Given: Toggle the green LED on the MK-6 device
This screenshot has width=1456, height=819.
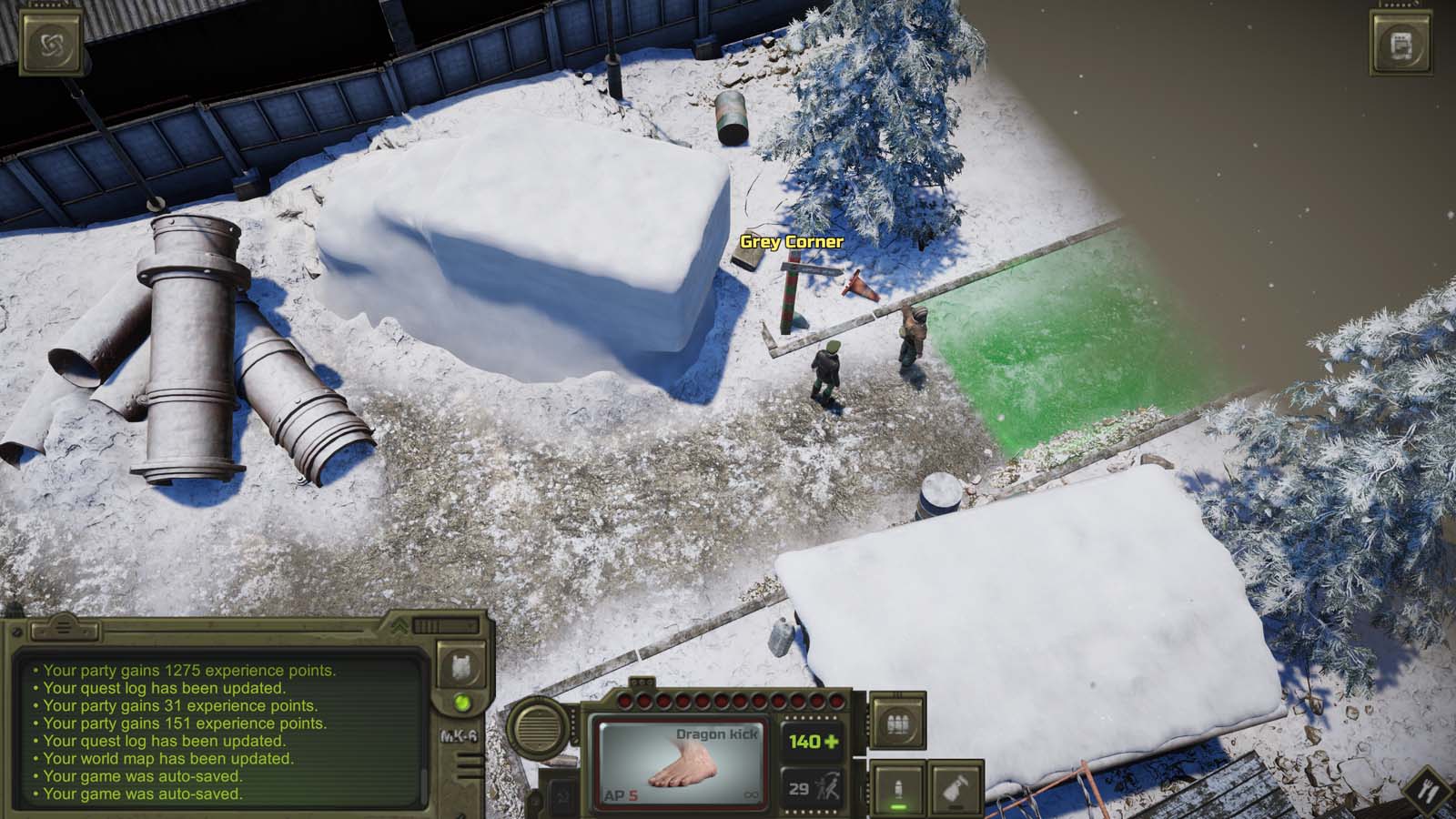Looking at the screenshot, I should click(462, 703).
